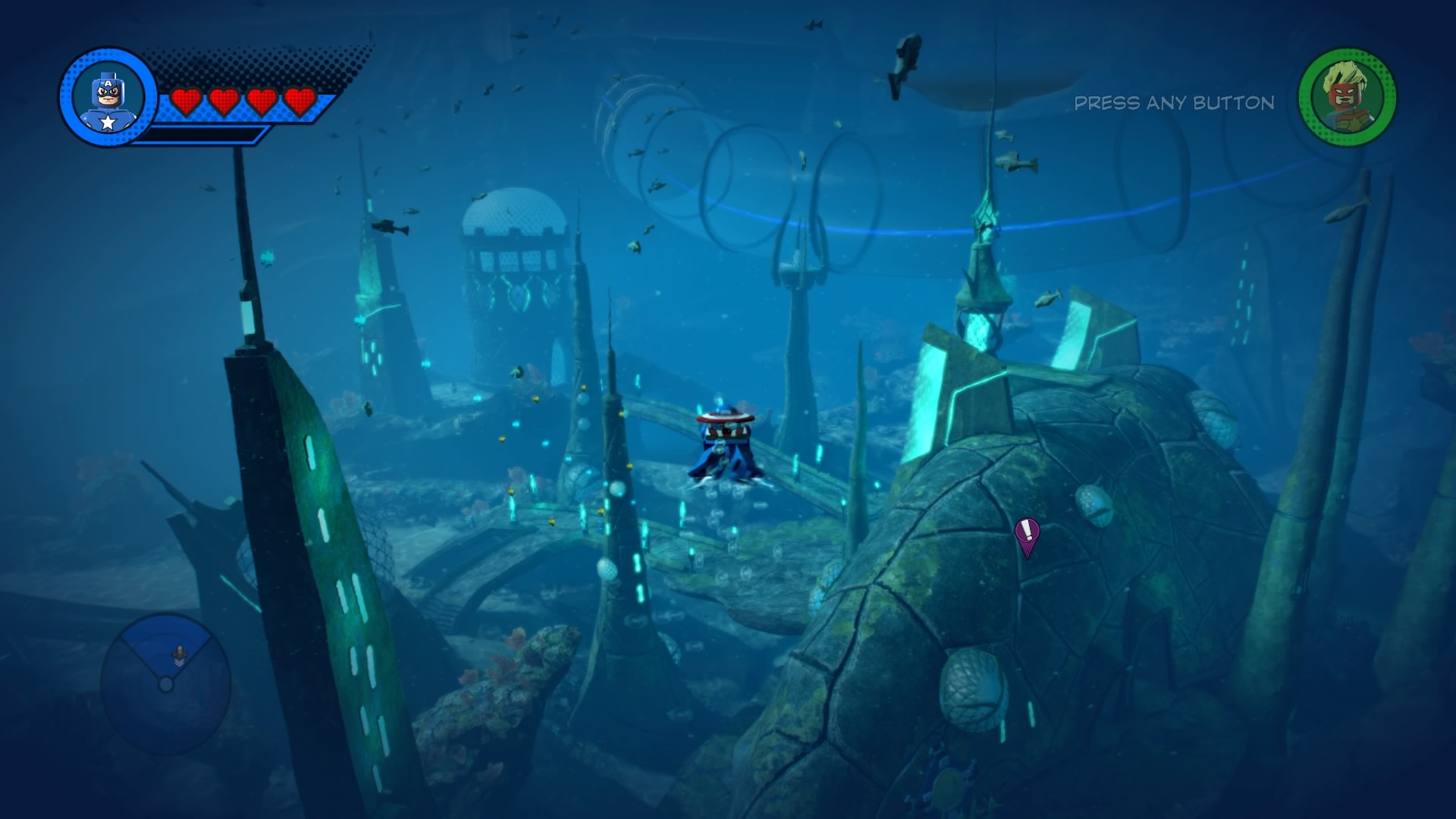Click the Captain America character portrait
Screen dimensions: 1456x819
108,98
